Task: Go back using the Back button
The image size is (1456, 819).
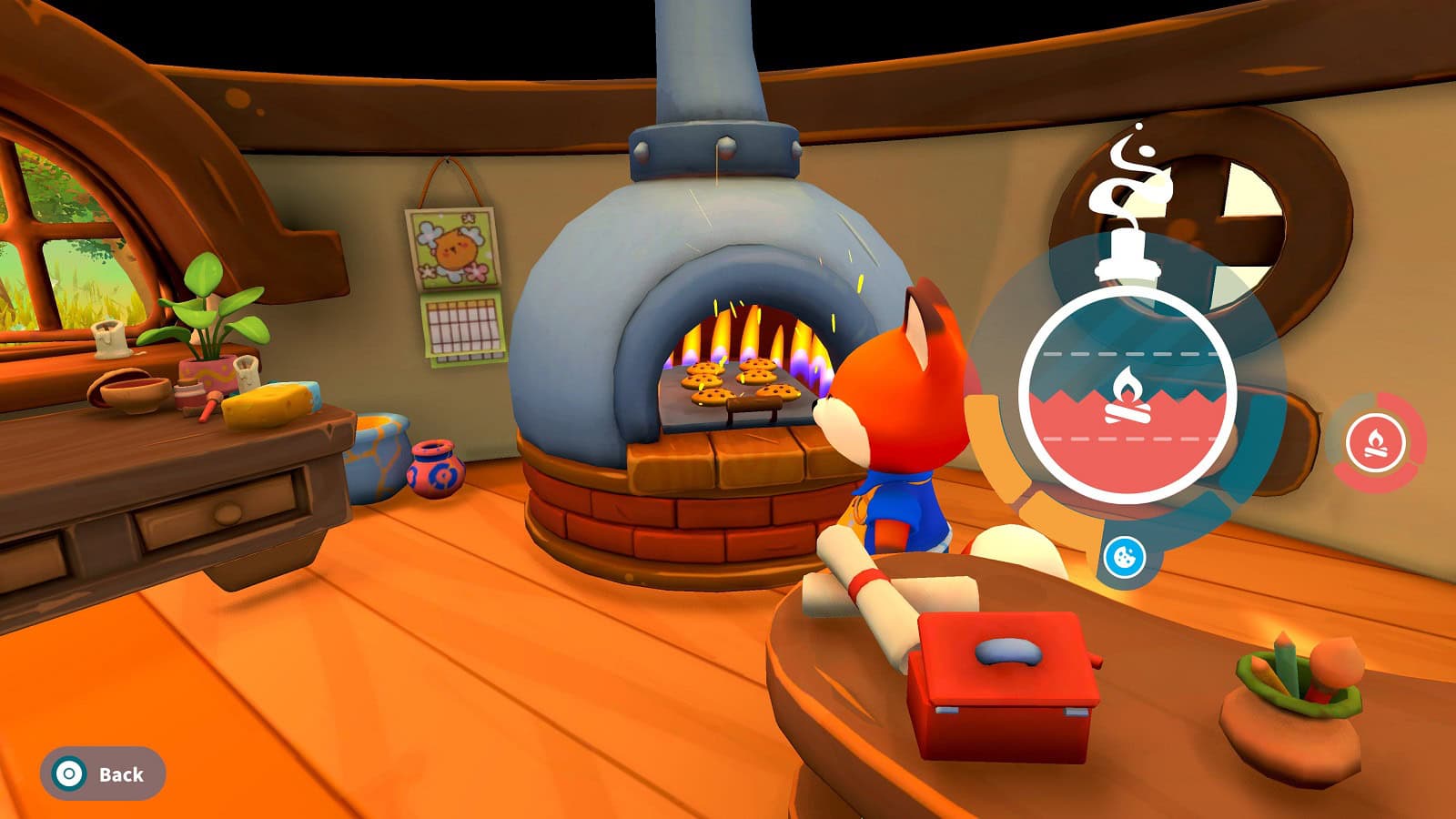Action: tap(102, 774)
